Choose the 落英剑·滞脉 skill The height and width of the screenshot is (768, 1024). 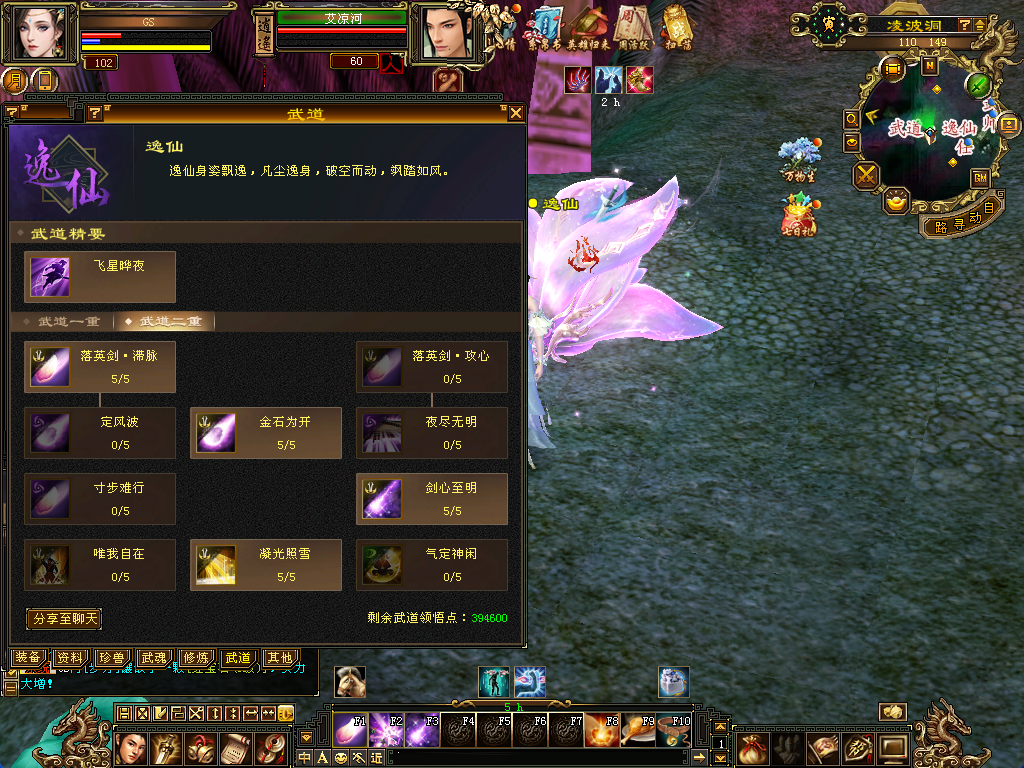100,367
